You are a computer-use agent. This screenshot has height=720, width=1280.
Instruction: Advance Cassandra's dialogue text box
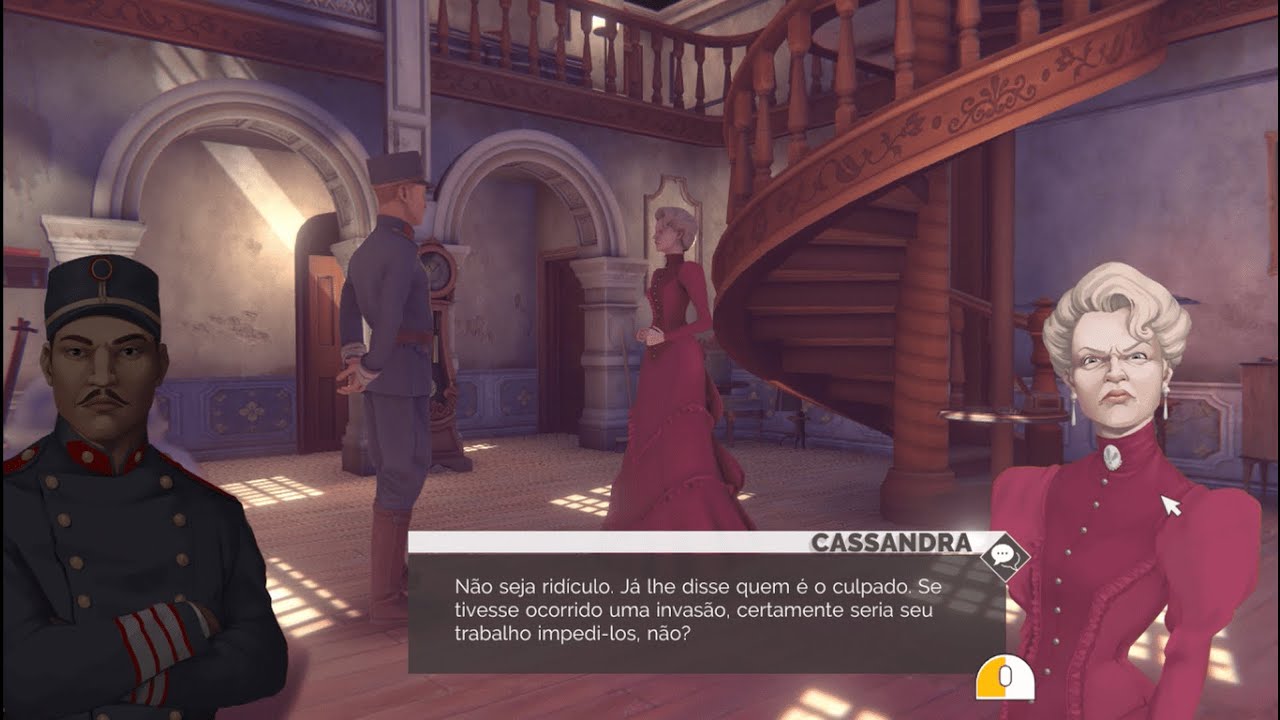pos(1004,678)
